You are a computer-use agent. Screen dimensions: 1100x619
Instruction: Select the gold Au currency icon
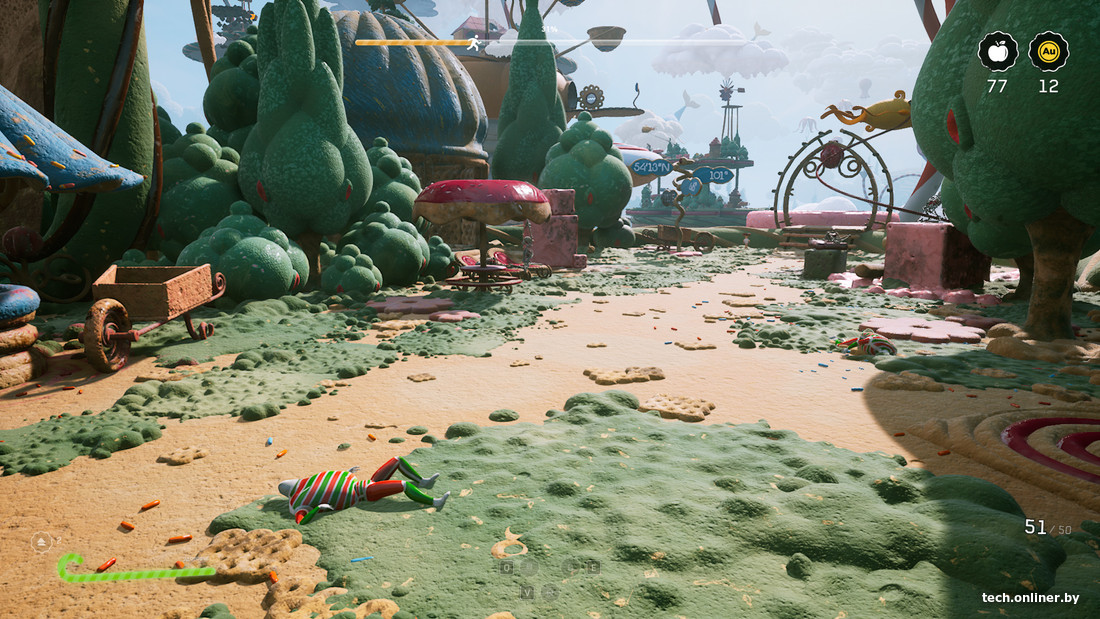click(1048, 52)
